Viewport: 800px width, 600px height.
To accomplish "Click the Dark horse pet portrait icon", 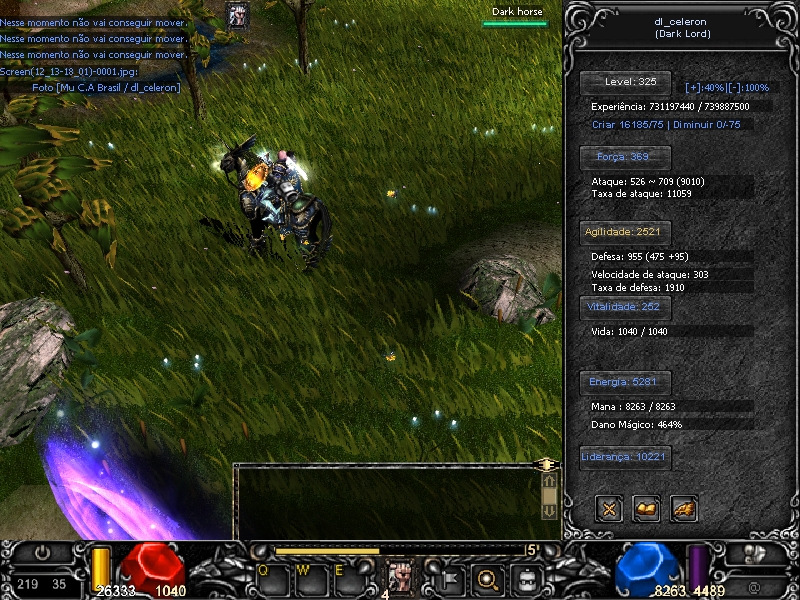I will 238,15.
